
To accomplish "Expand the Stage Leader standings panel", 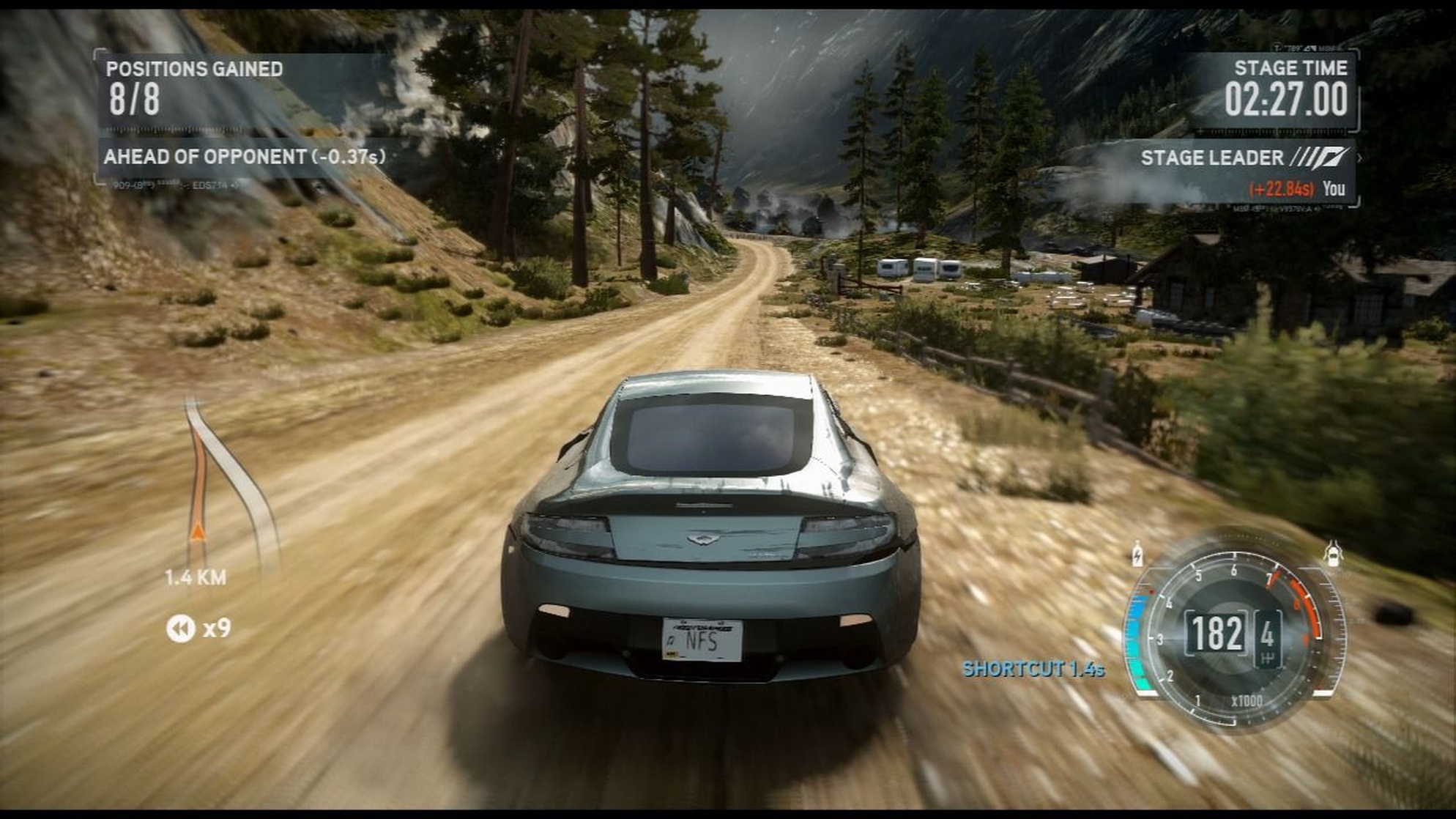I will tap(1245, 157).
